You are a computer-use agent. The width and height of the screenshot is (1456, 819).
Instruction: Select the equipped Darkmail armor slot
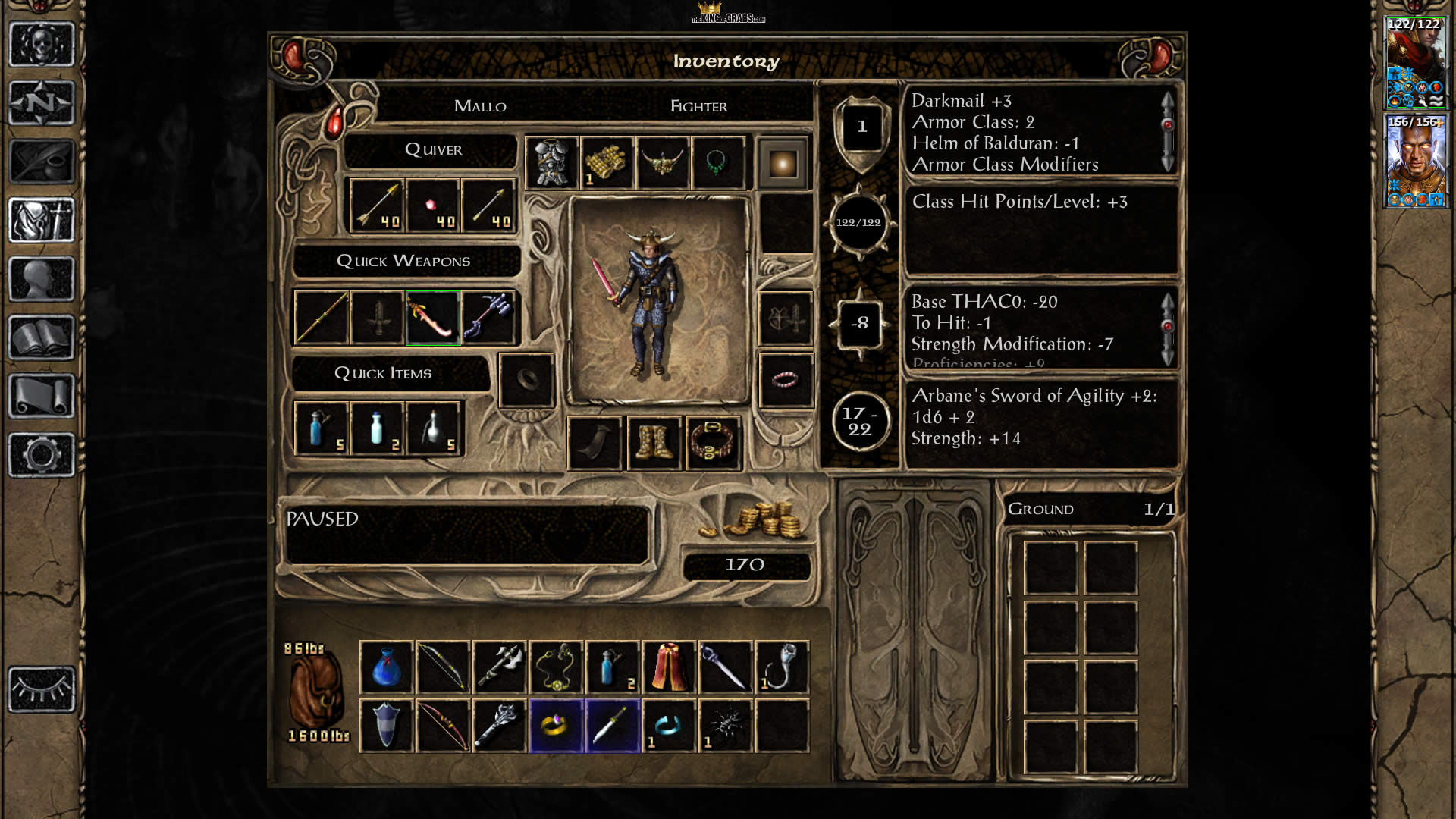(x=551, y=163)
